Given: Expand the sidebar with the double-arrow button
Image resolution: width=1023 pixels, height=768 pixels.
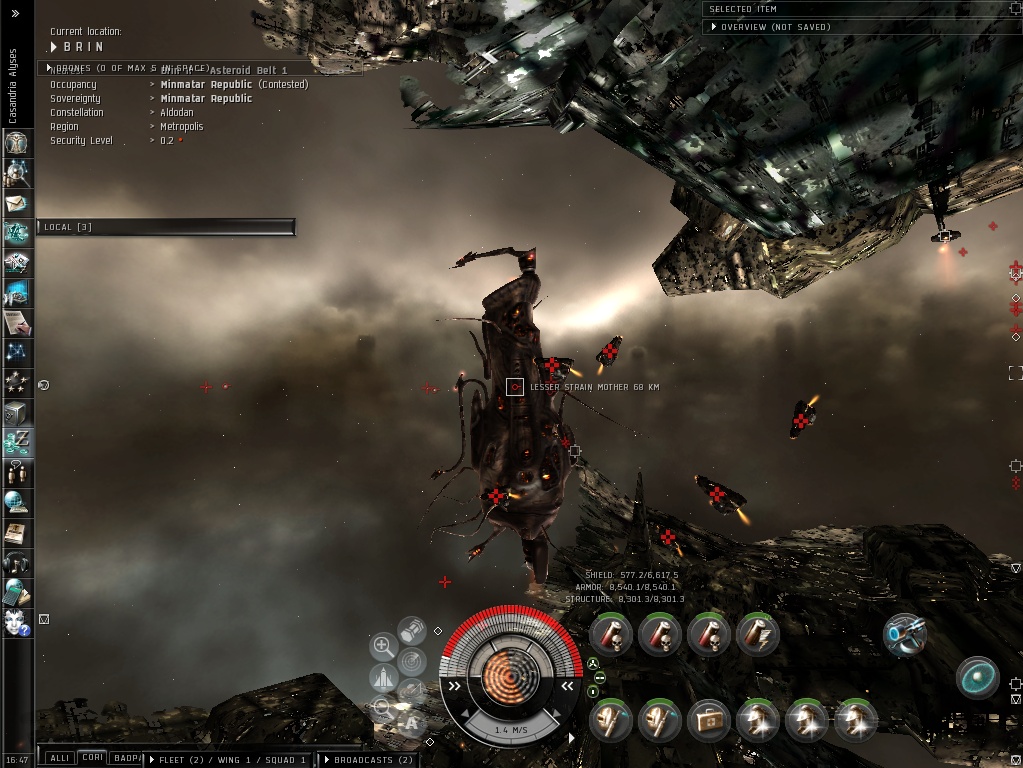Looking at the screenshot, I should (x=15, y=13).
